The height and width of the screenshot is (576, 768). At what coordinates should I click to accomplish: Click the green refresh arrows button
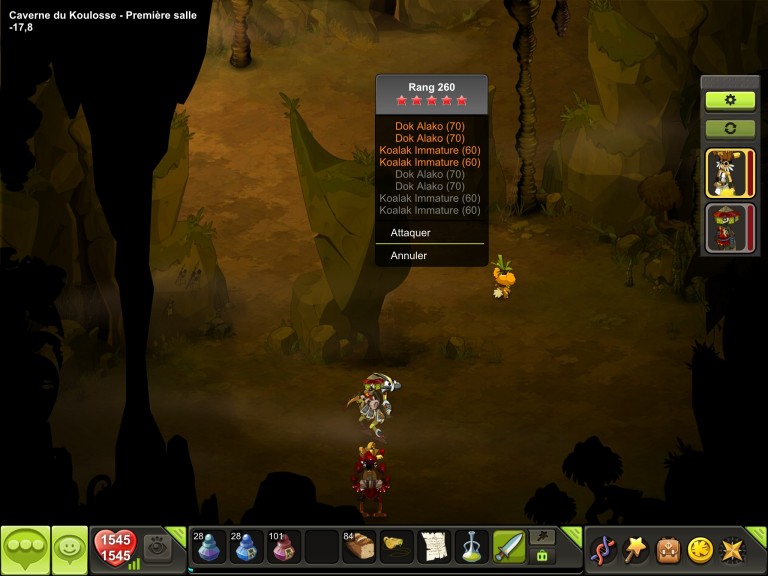click(730, 128)
